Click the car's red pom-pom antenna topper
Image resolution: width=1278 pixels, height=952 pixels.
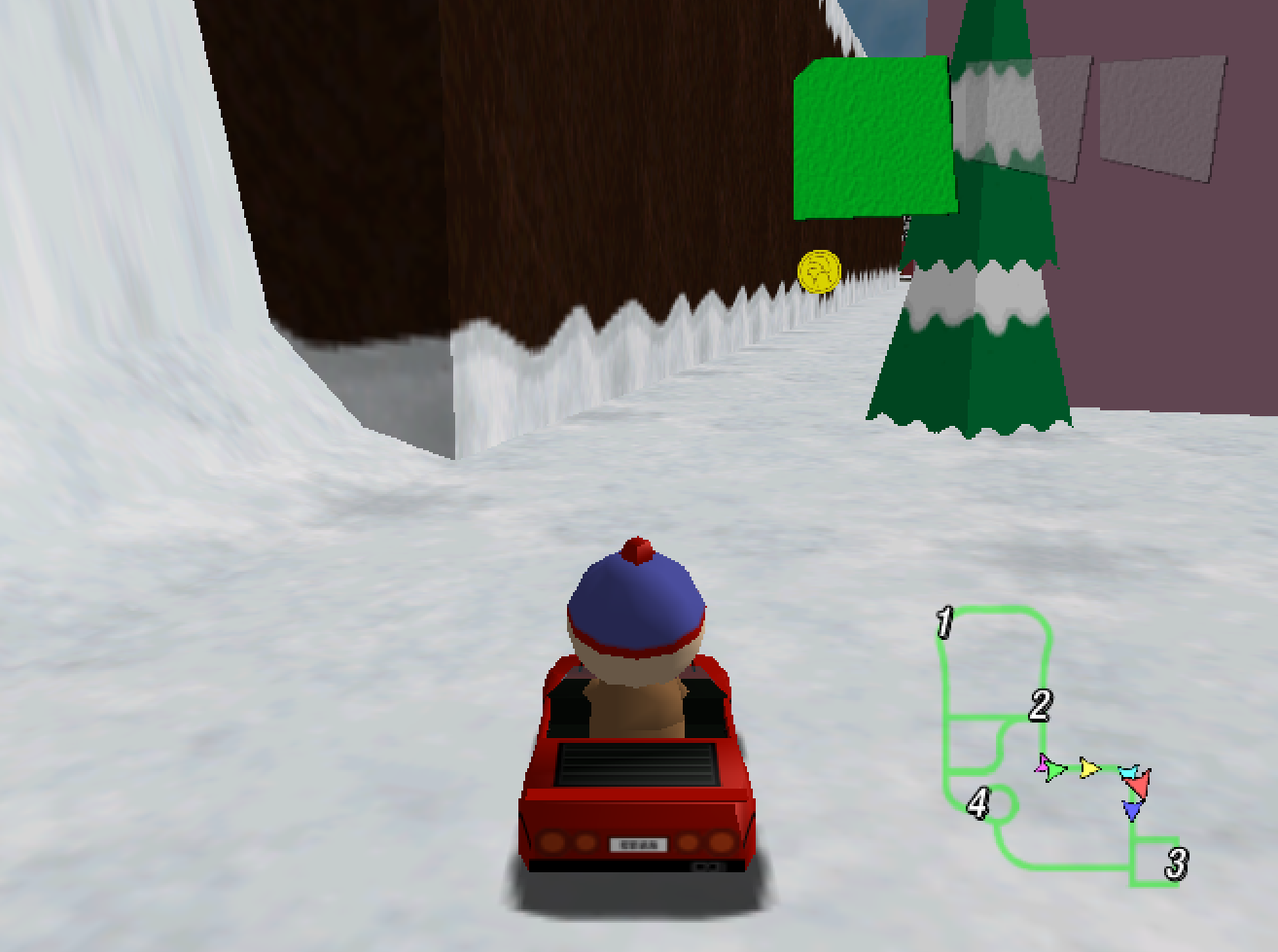tap(637, 547)
